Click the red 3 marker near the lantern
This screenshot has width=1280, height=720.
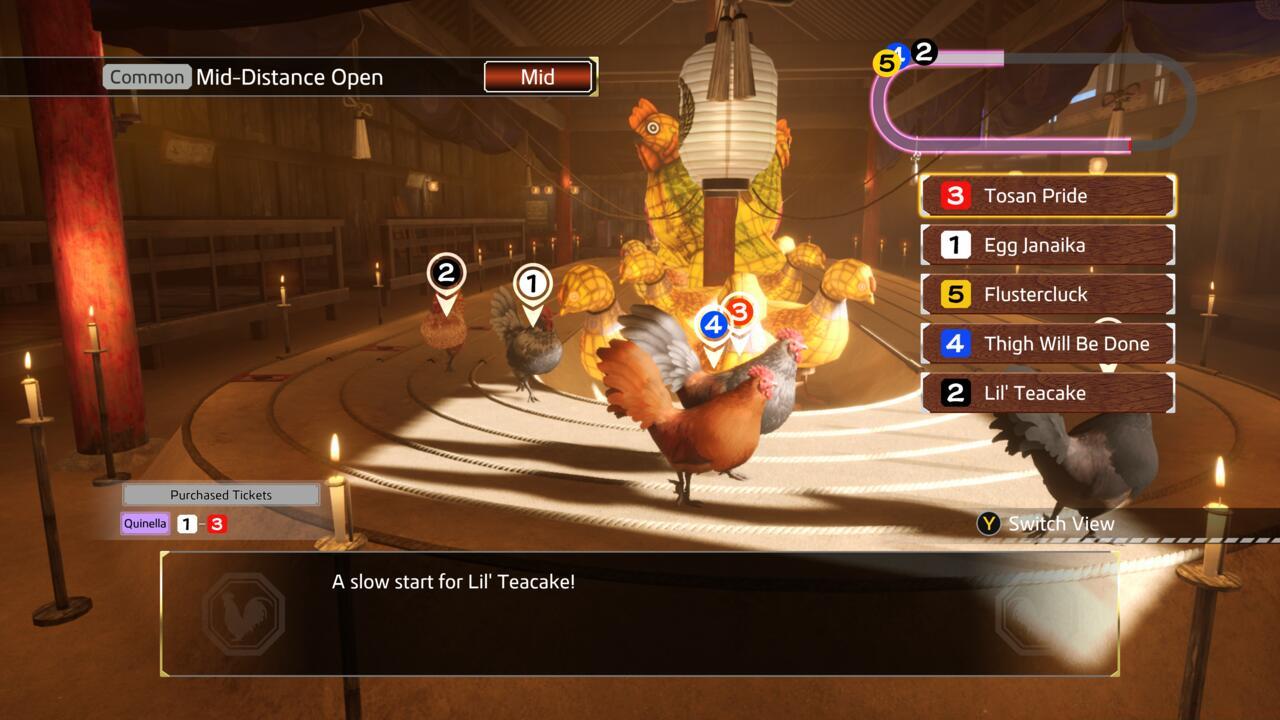(741, 312)
